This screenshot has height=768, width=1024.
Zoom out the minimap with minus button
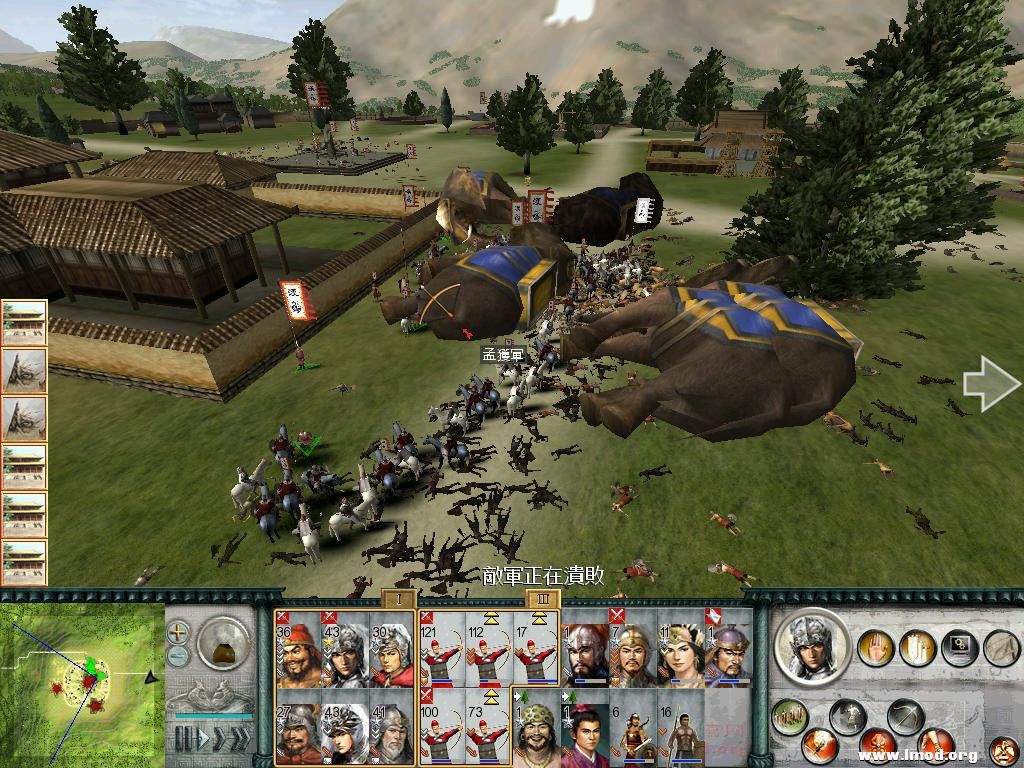click(x=178, y=657)
